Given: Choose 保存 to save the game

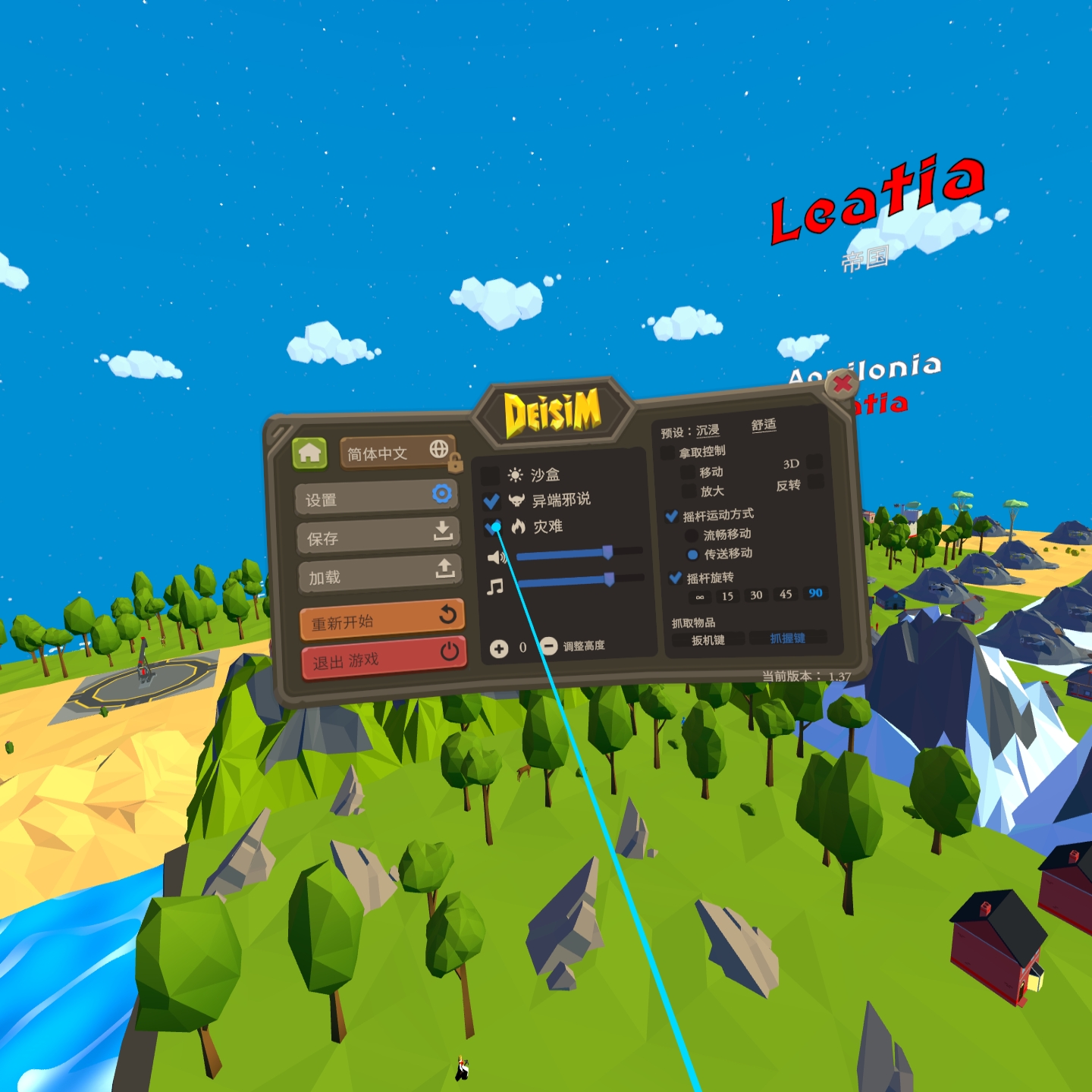Looking at the screenshot, I should click(378, 535).
